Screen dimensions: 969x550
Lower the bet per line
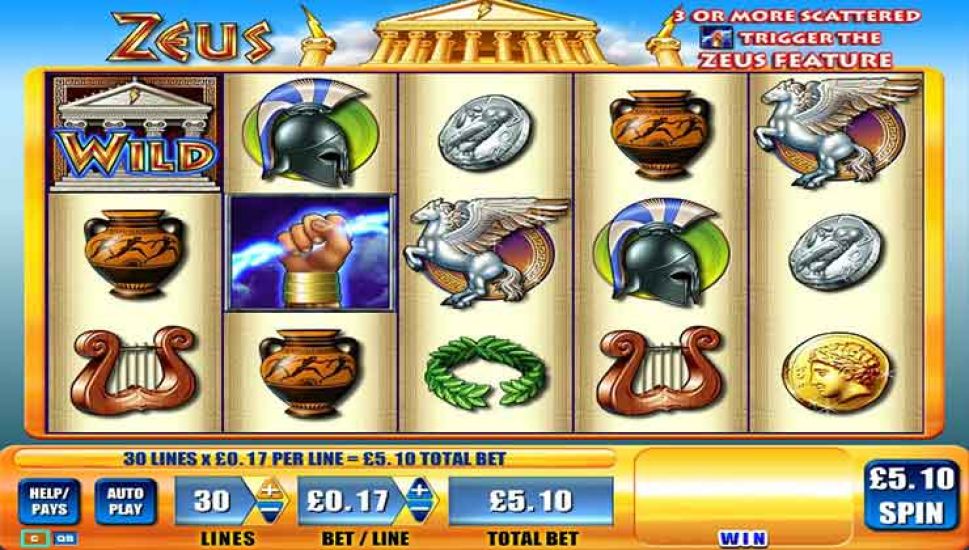pyautogui.click(x=419, y=511)
